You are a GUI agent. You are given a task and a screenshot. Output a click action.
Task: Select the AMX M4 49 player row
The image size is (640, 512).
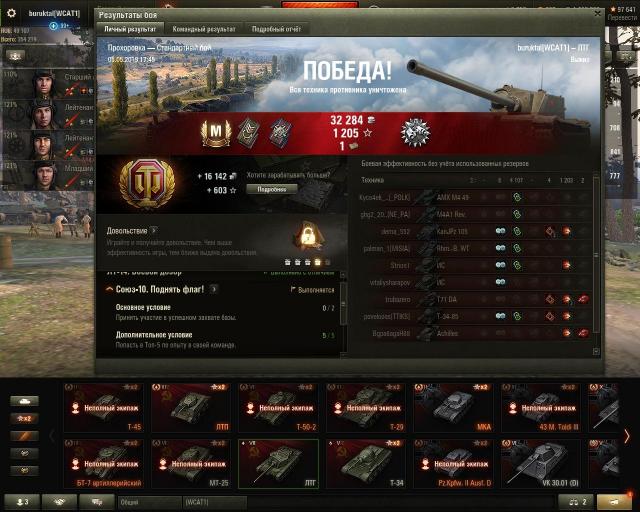click(470, 197)
